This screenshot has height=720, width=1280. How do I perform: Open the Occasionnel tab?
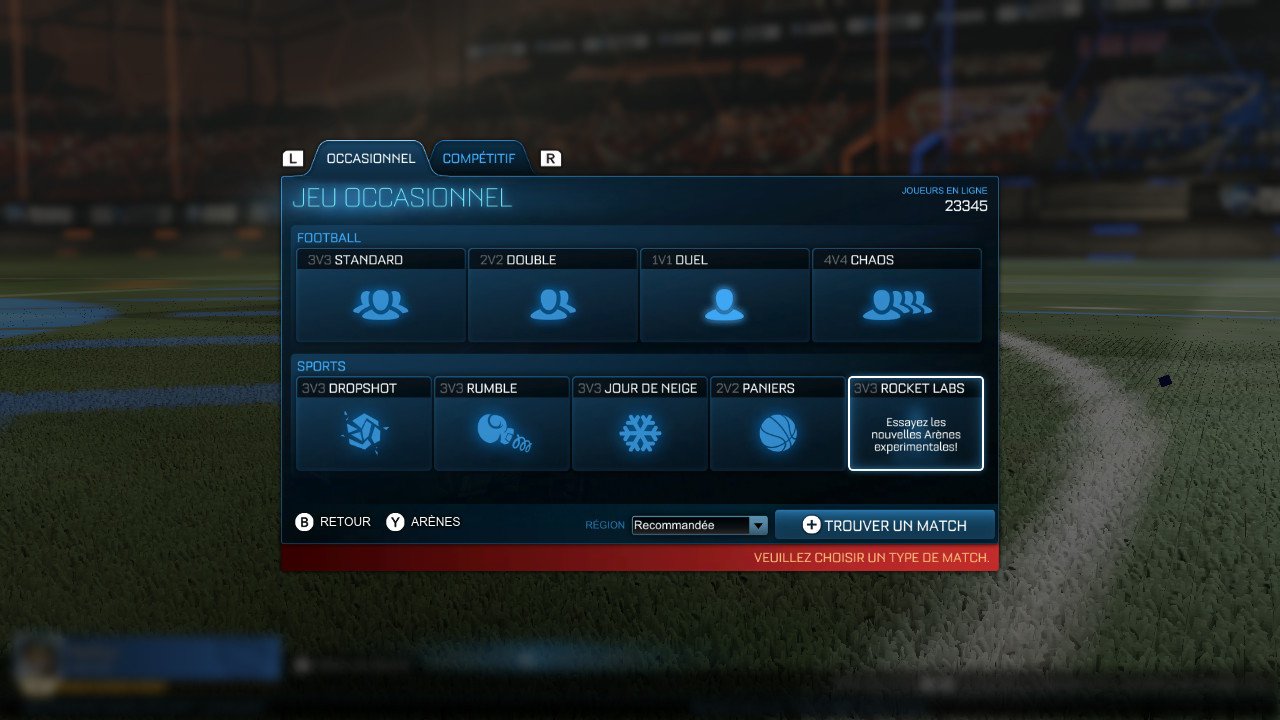point(371,157)
